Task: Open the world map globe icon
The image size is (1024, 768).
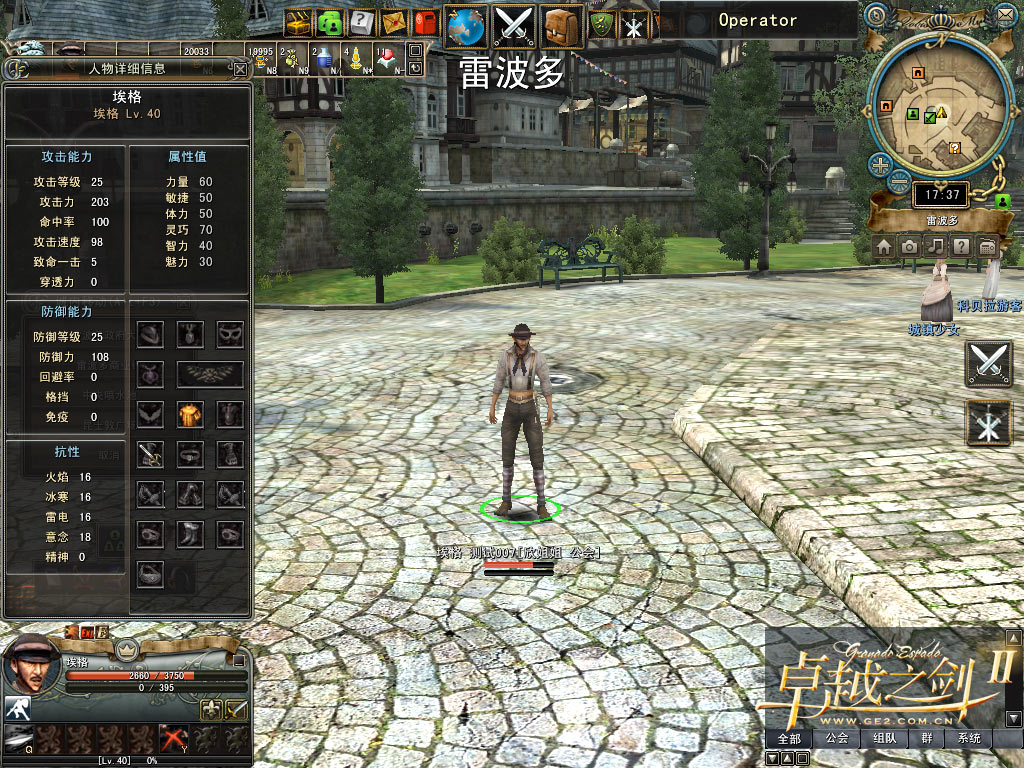Action: [x=466, y=25]
